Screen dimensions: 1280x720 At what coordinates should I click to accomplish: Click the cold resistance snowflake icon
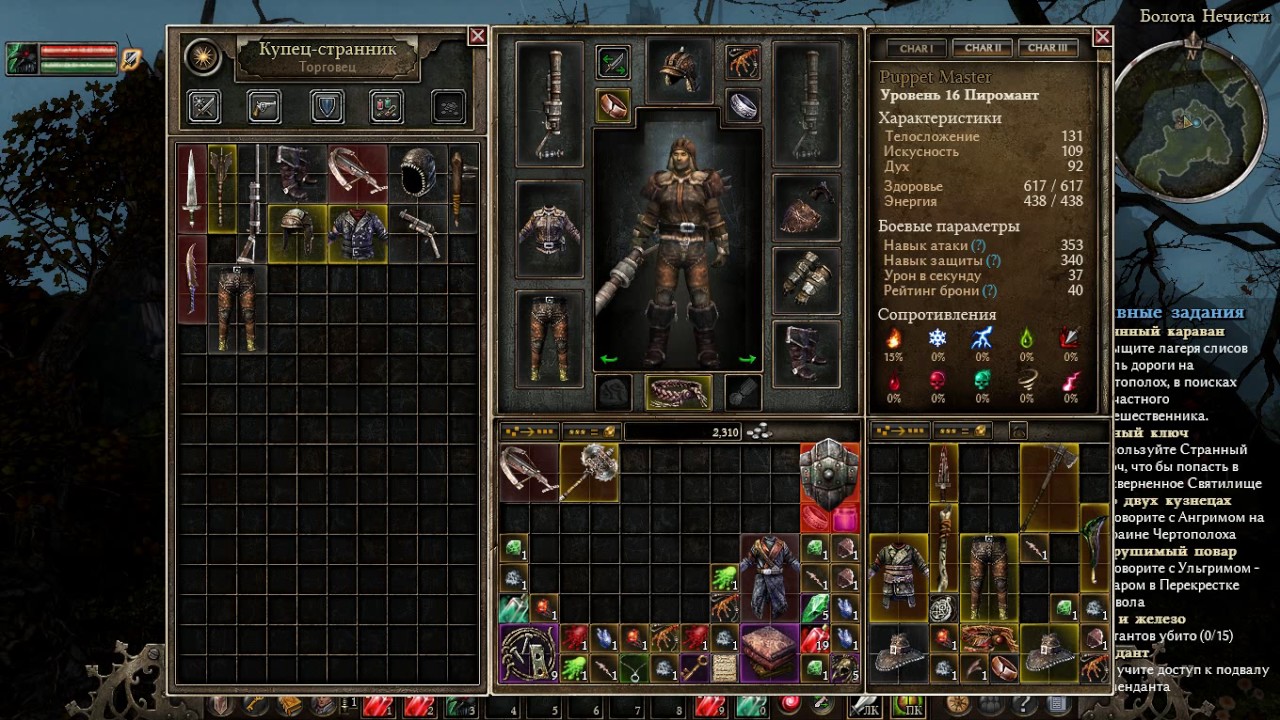[x=937, y=337]
